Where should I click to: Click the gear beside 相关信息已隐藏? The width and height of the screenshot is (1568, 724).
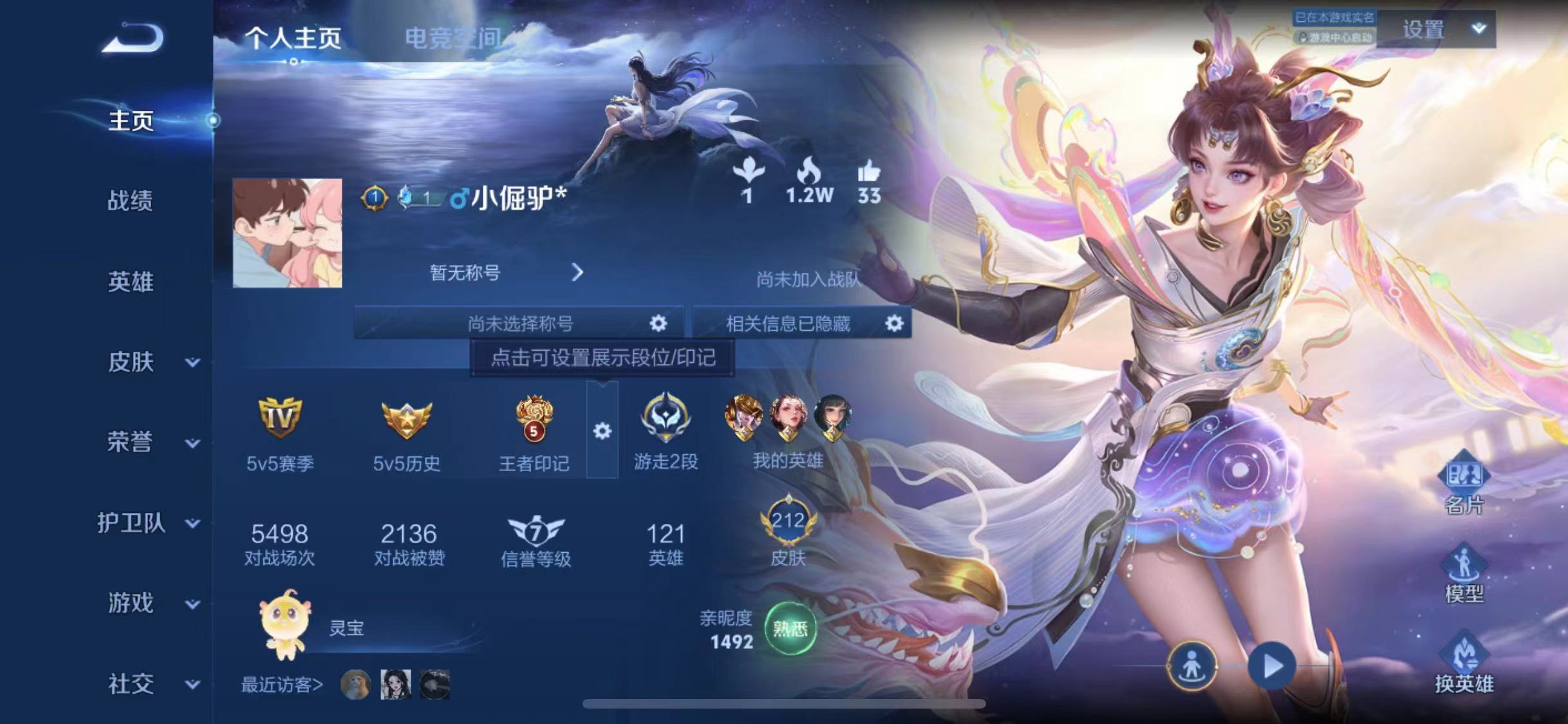[x=897, y=324]
